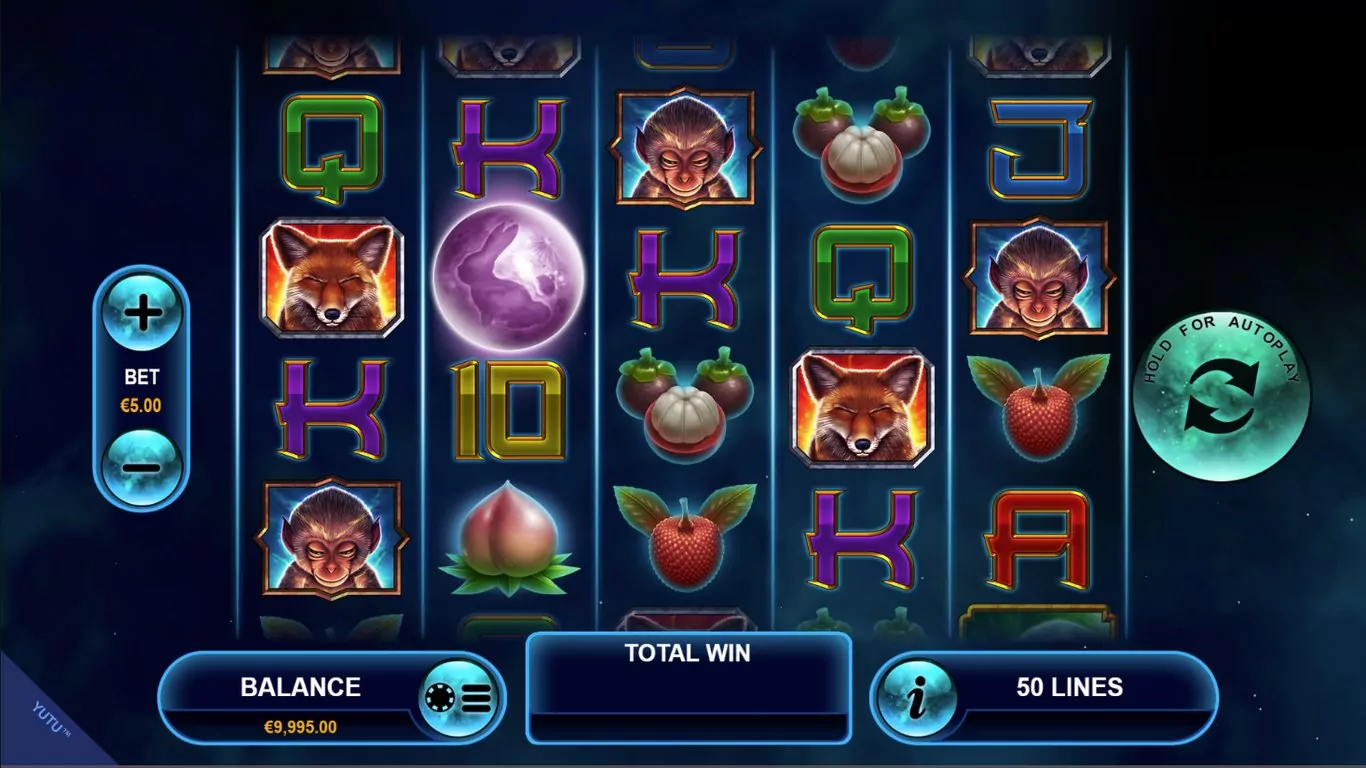The image size is (1366, 768).
Task: Open the chip menu beside Balance
Action: click(459, 698)
